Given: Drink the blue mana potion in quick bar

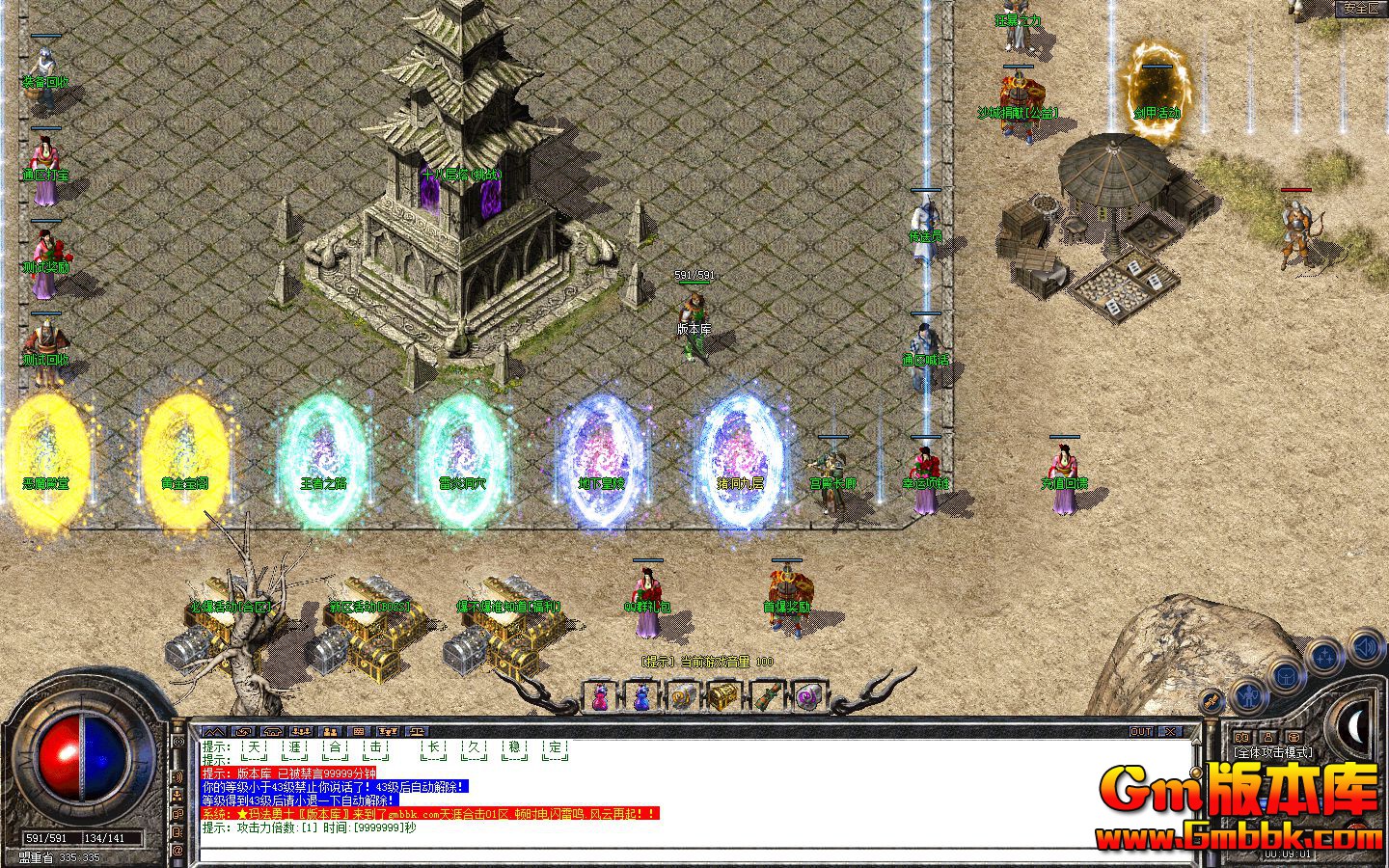Looking at the screenshot, I should click(640, 696).
